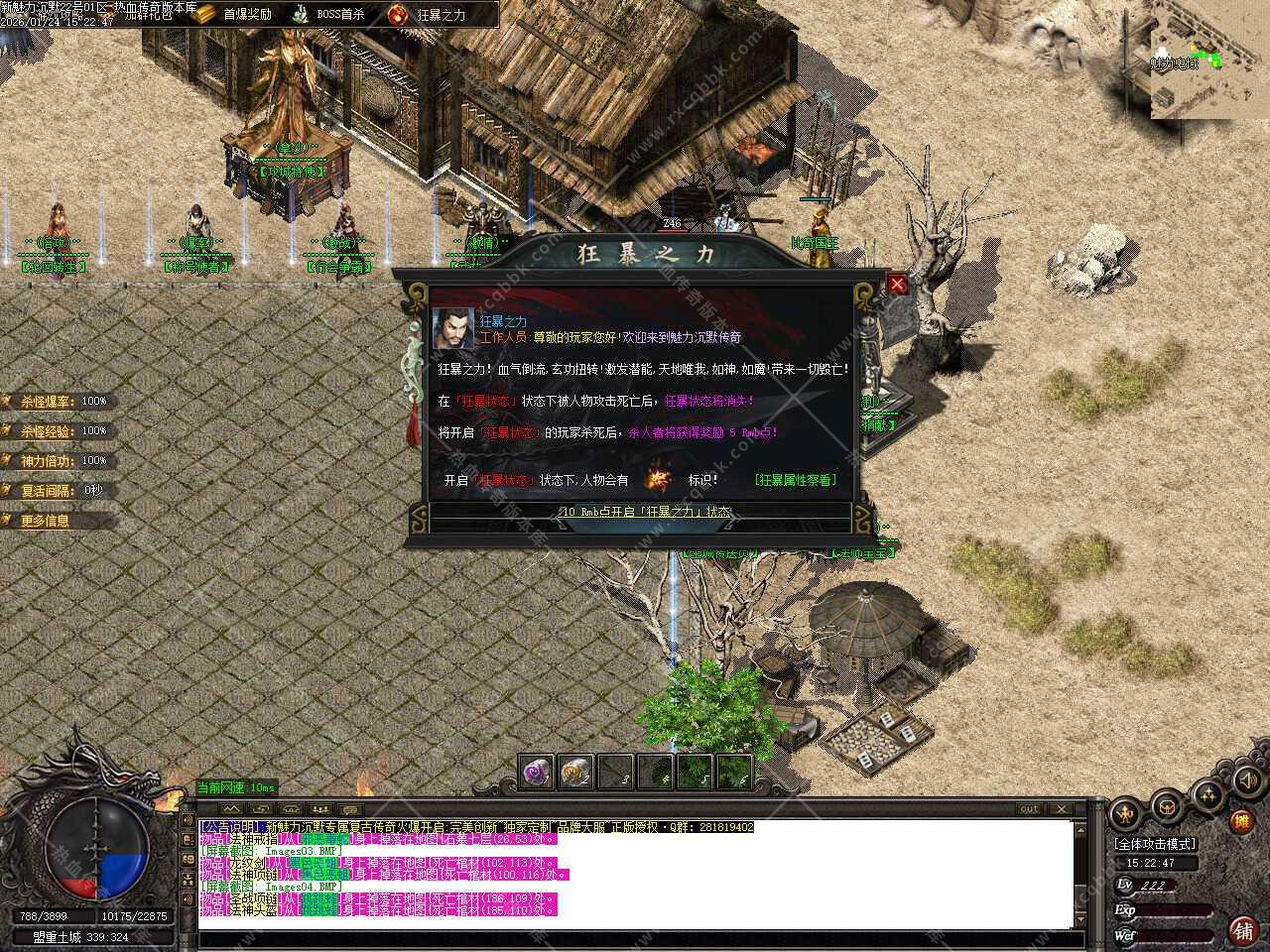Image resolution: width=1270 pixels, height=952 pixels.
Task: Use the purple item in hotbar slot 1
Action: tap(537, 771)
